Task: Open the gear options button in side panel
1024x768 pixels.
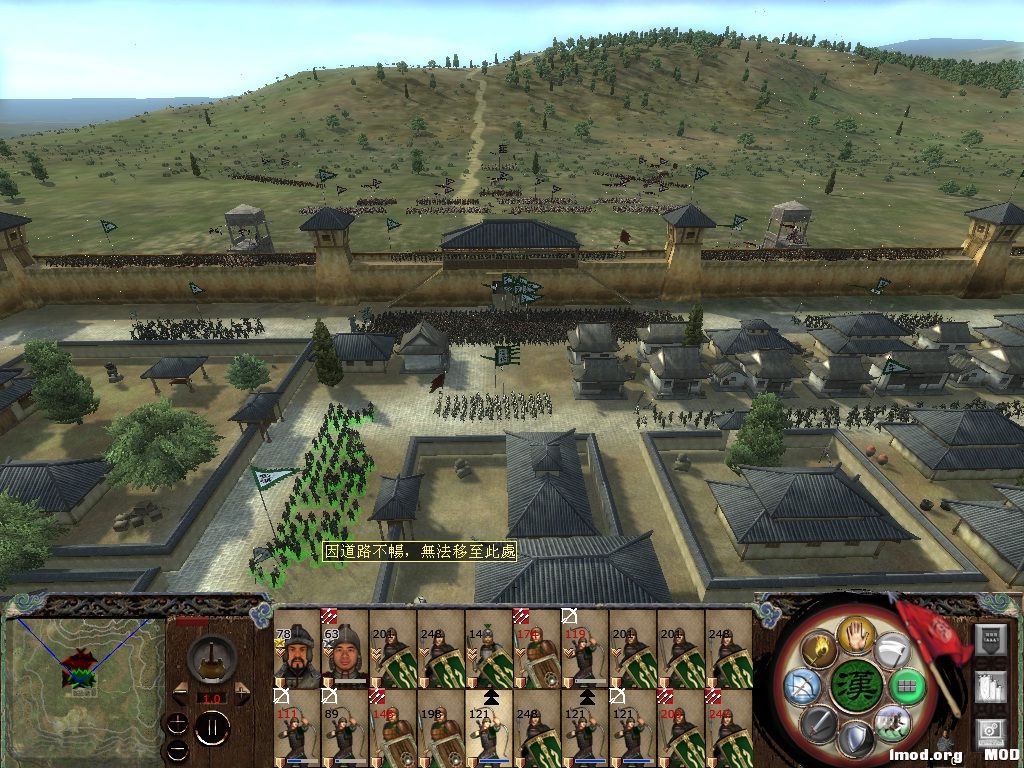Action: 990,733
